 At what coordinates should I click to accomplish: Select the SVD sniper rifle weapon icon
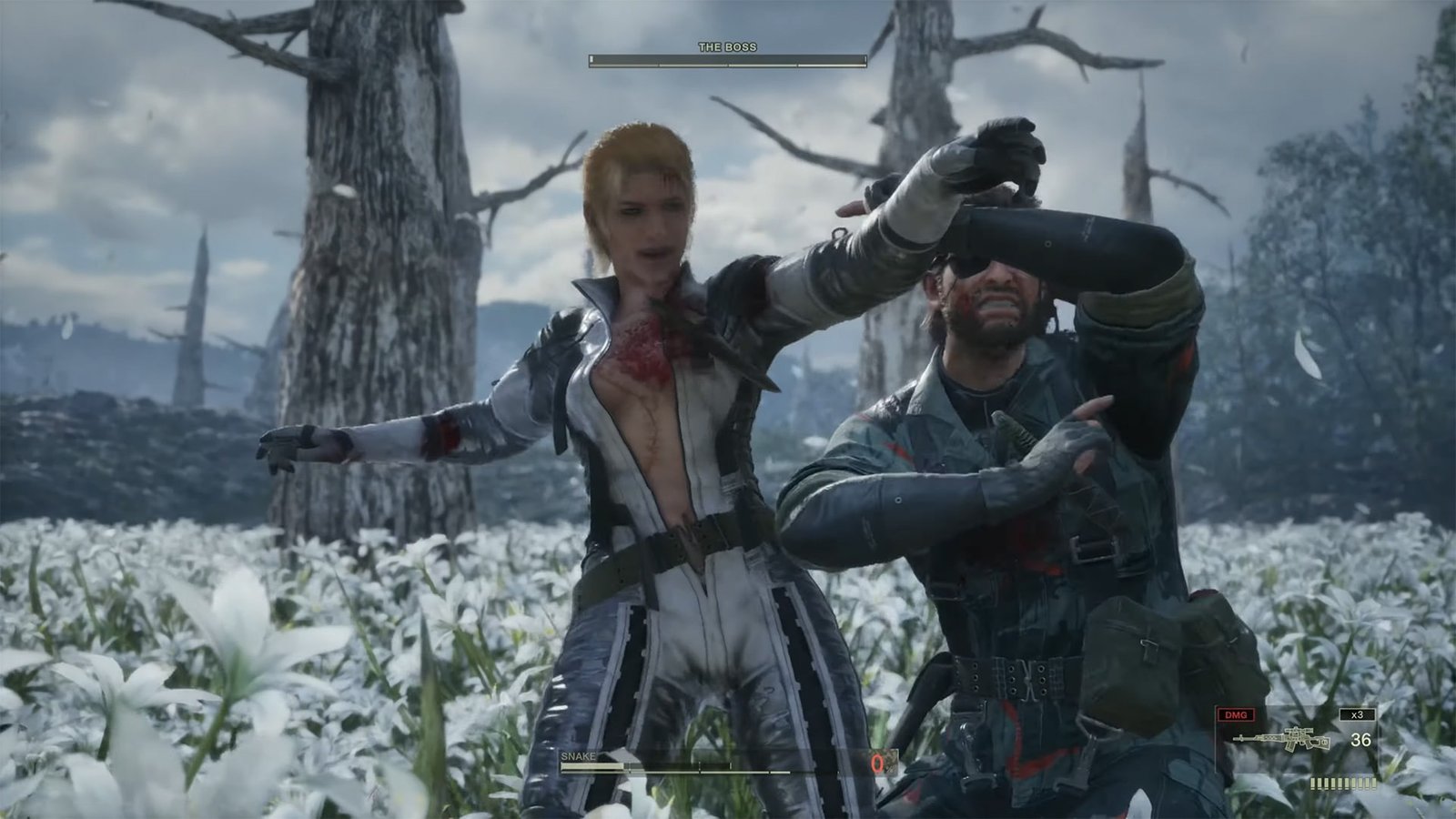(x=1283, y=739)
